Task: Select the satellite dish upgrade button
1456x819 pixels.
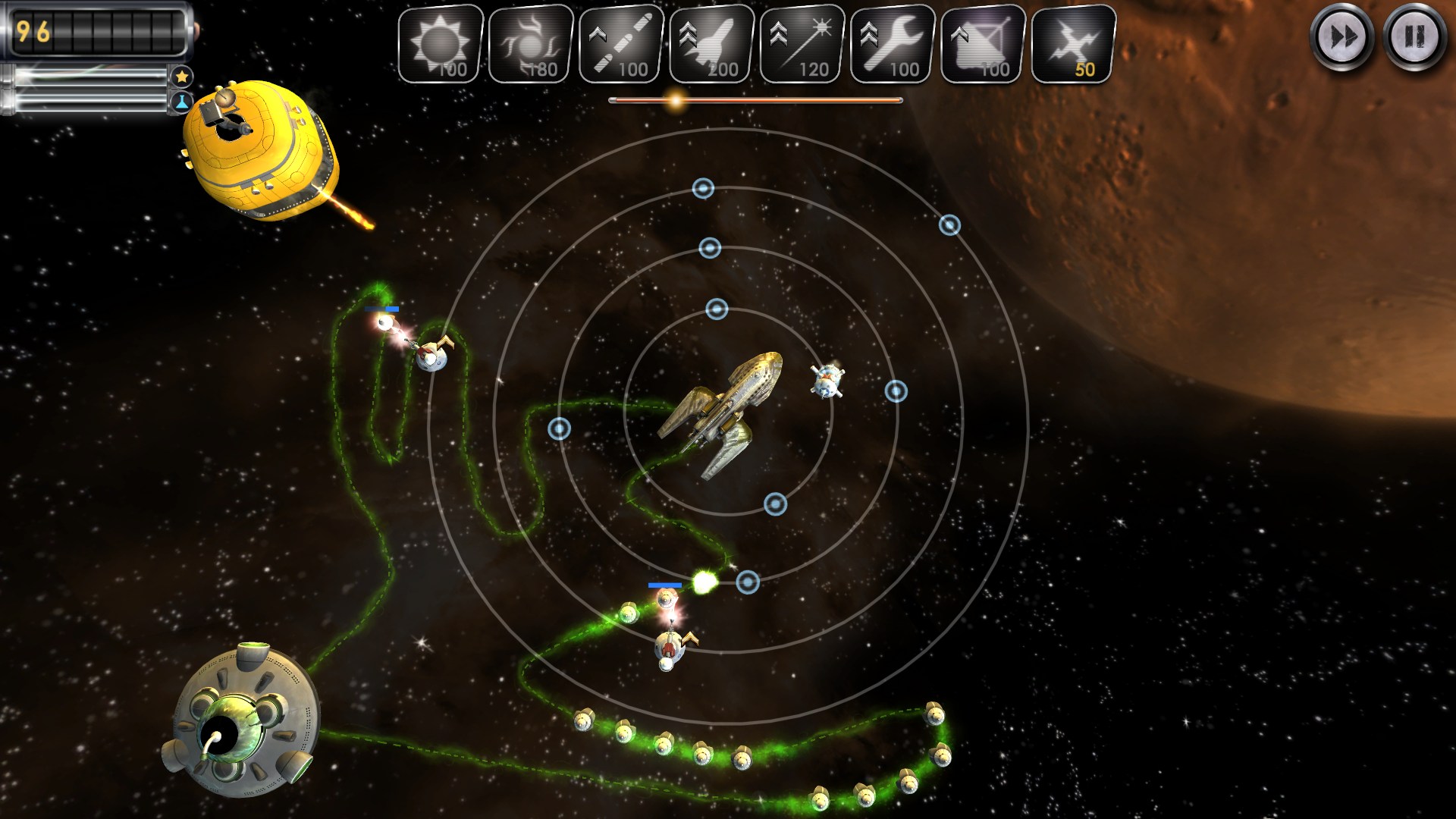Action: coord(983,44)
